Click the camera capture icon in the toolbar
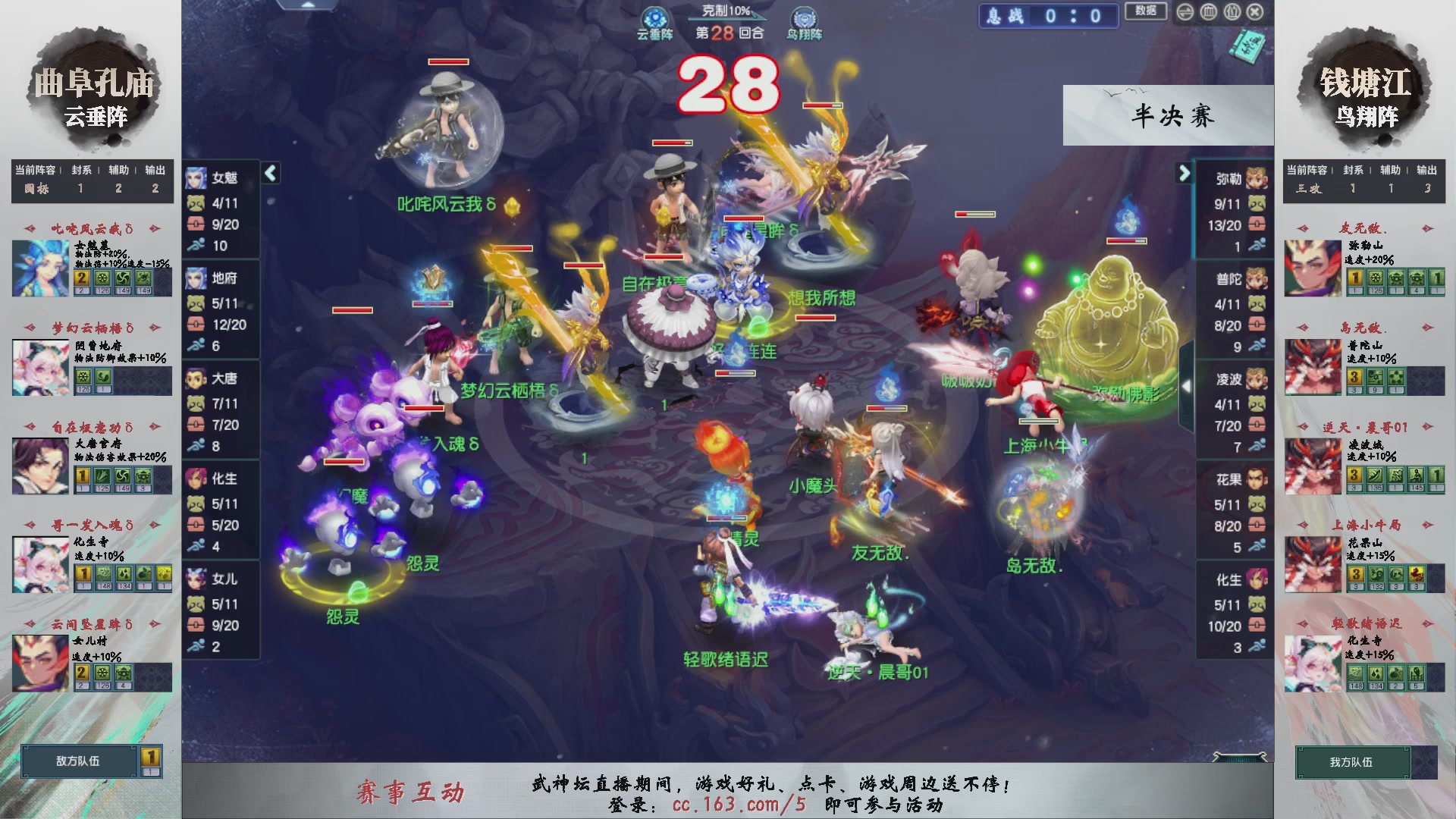Screen dimensions: 1456x819 point(1232,11)
